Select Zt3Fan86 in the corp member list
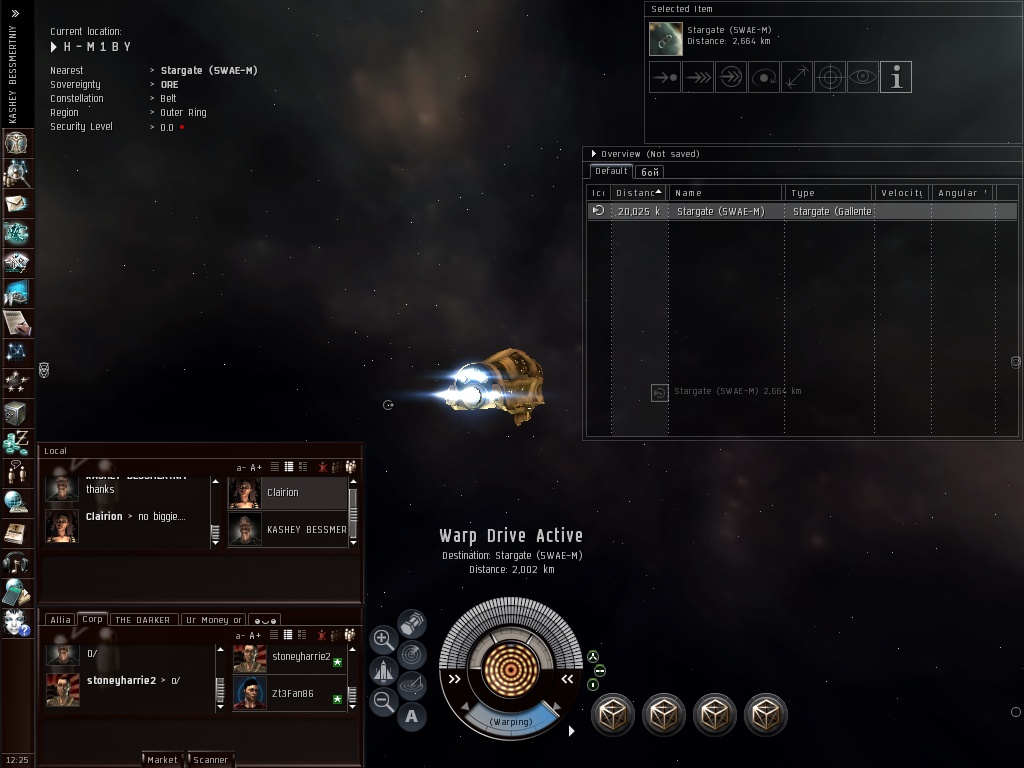Image resolution: width=1024 pixels, height=768 pixels. click(290, 693)
